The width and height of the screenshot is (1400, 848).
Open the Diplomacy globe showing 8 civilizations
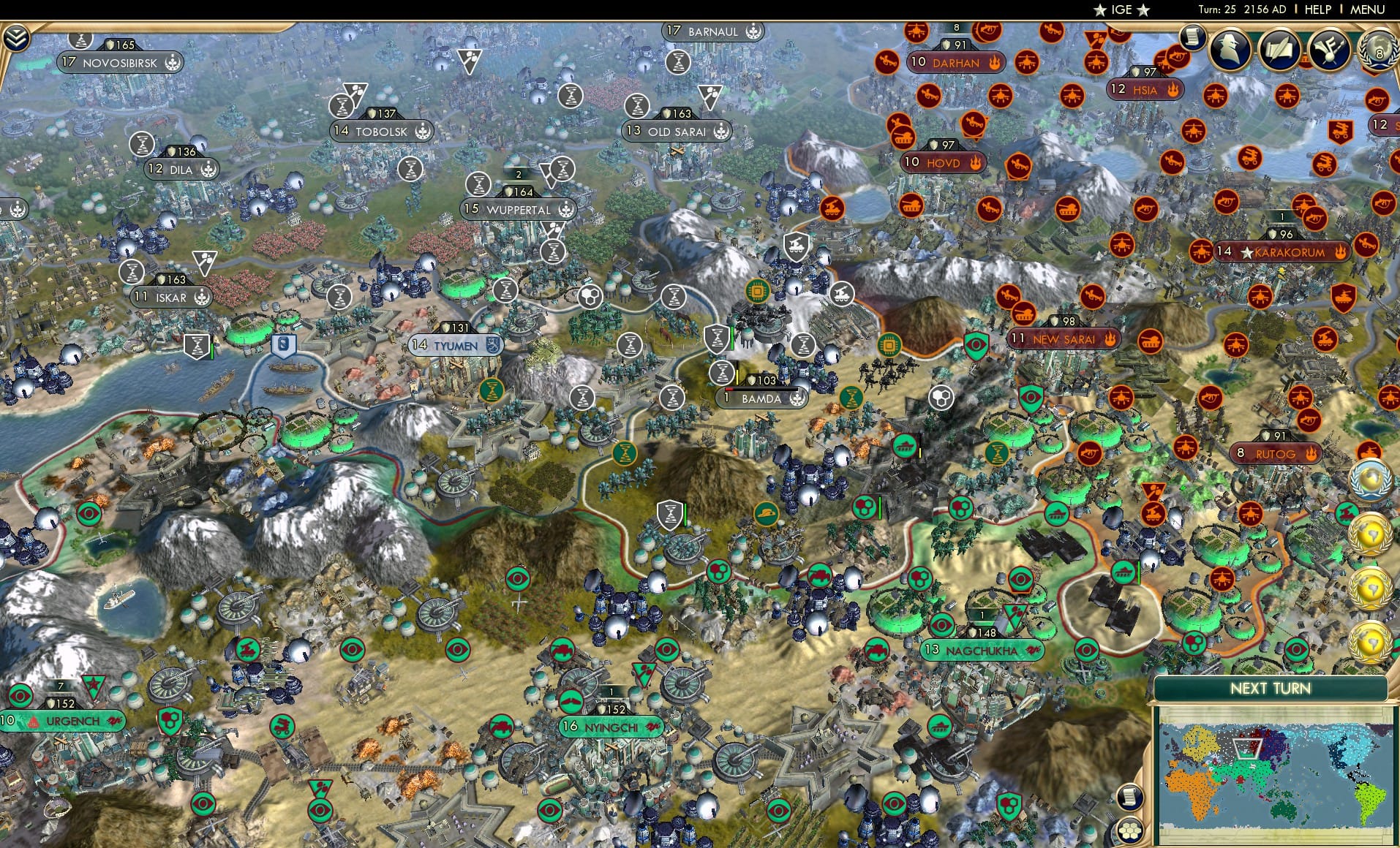pos(1381,51)
